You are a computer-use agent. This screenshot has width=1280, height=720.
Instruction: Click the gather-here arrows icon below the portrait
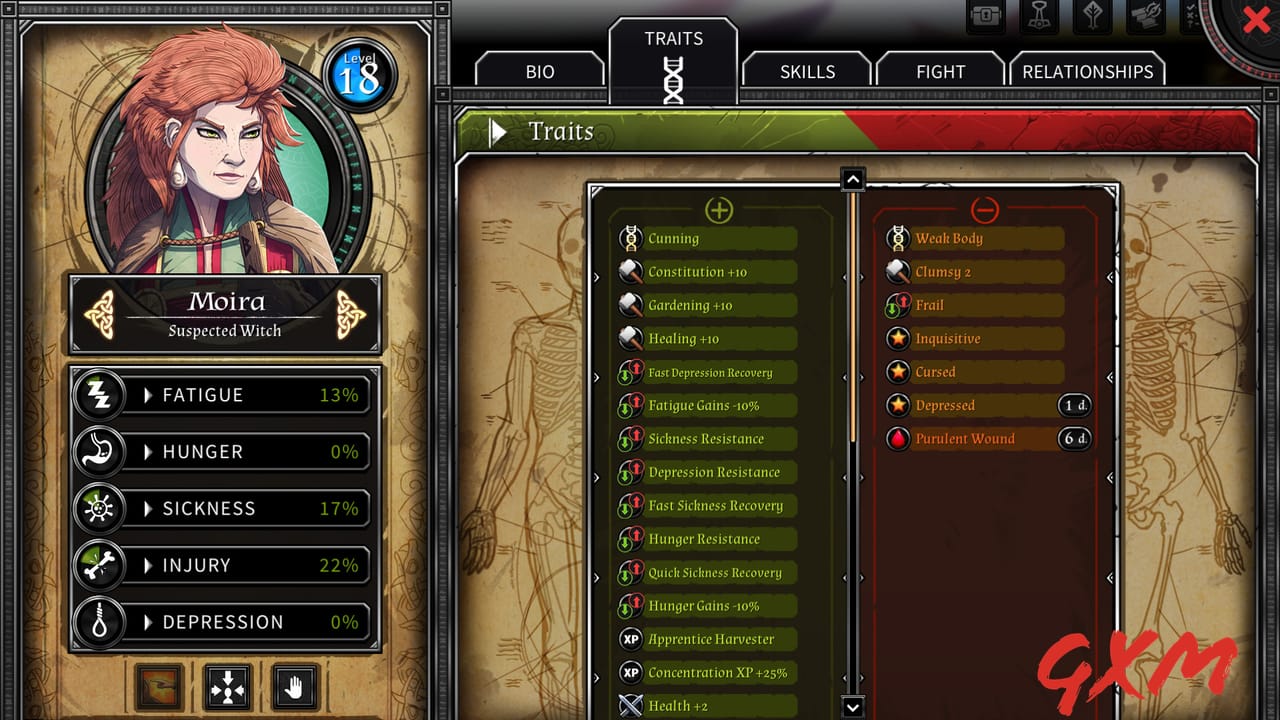tap(227, 687)
